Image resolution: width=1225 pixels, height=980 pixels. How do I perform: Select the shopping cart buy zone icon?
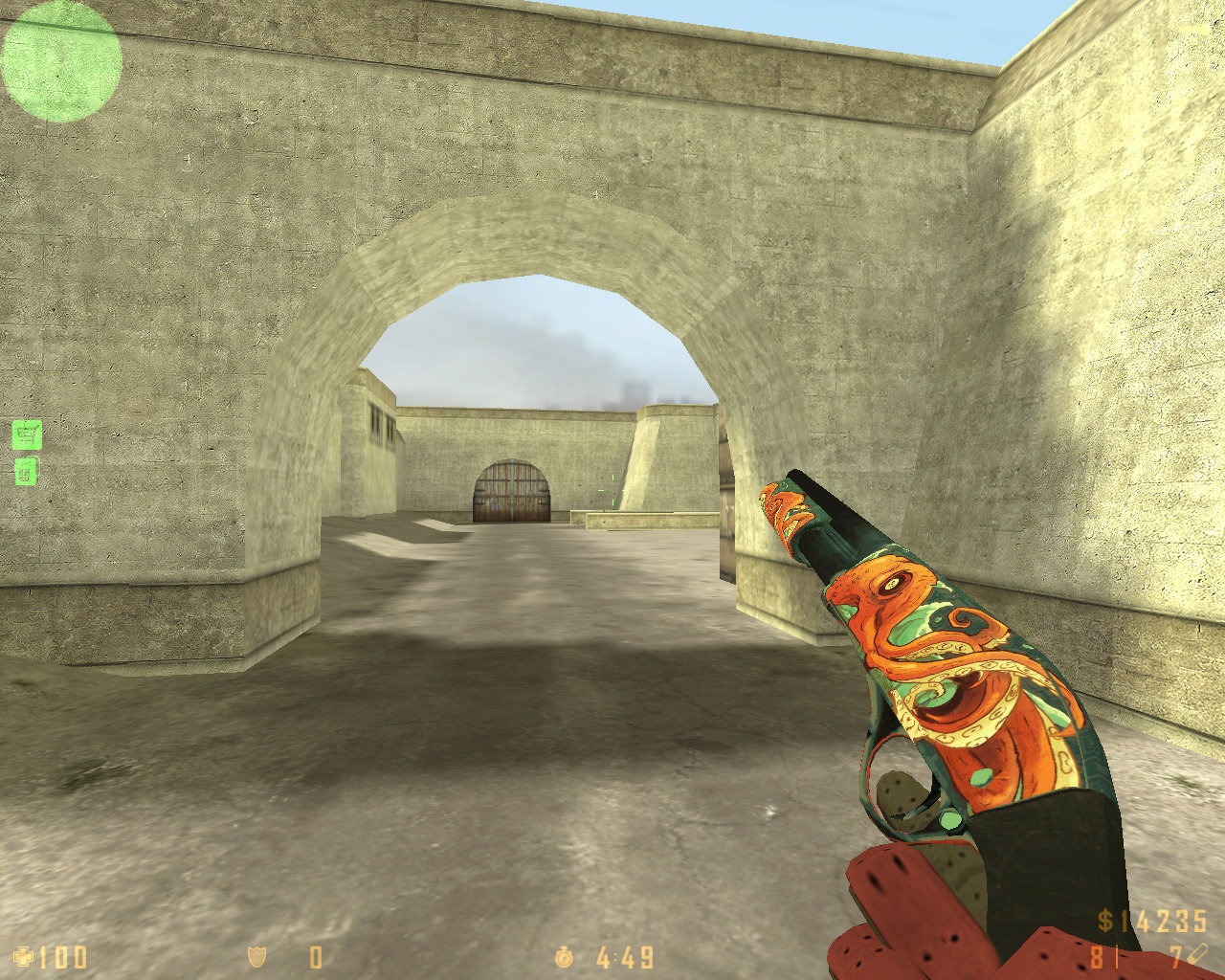27,435
